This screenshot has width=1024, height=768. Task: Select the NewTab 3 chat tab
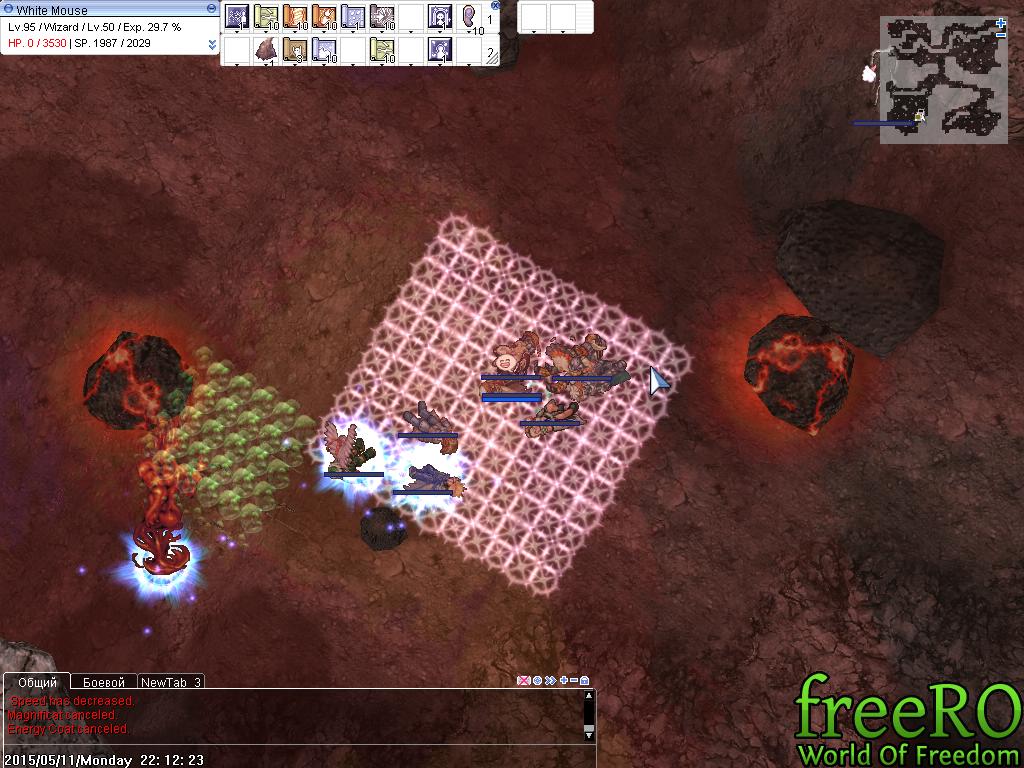click(x=171, y=682)
